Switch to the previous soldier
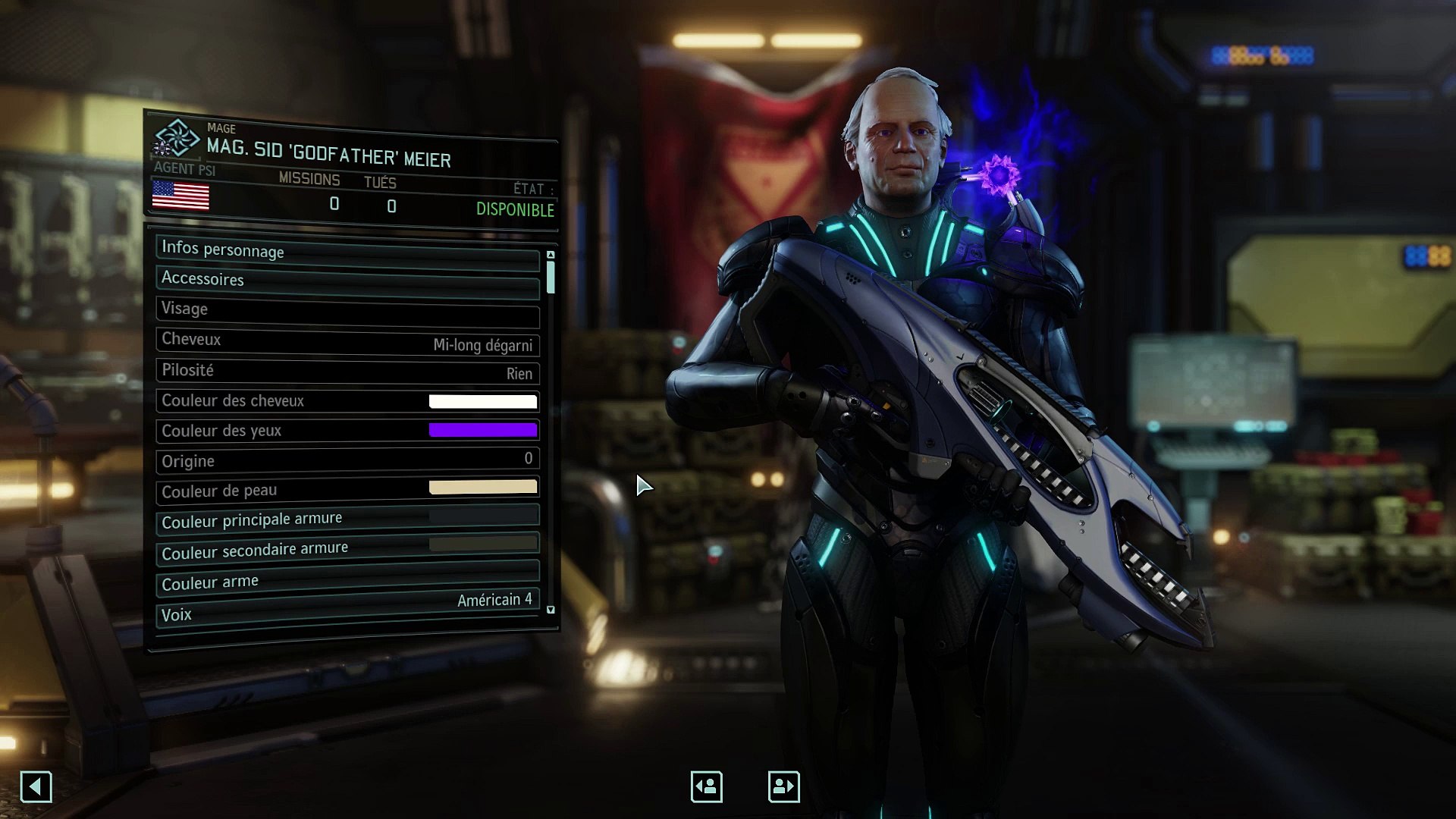Screen dimensions: 1456x819 (x=706, y=786)
